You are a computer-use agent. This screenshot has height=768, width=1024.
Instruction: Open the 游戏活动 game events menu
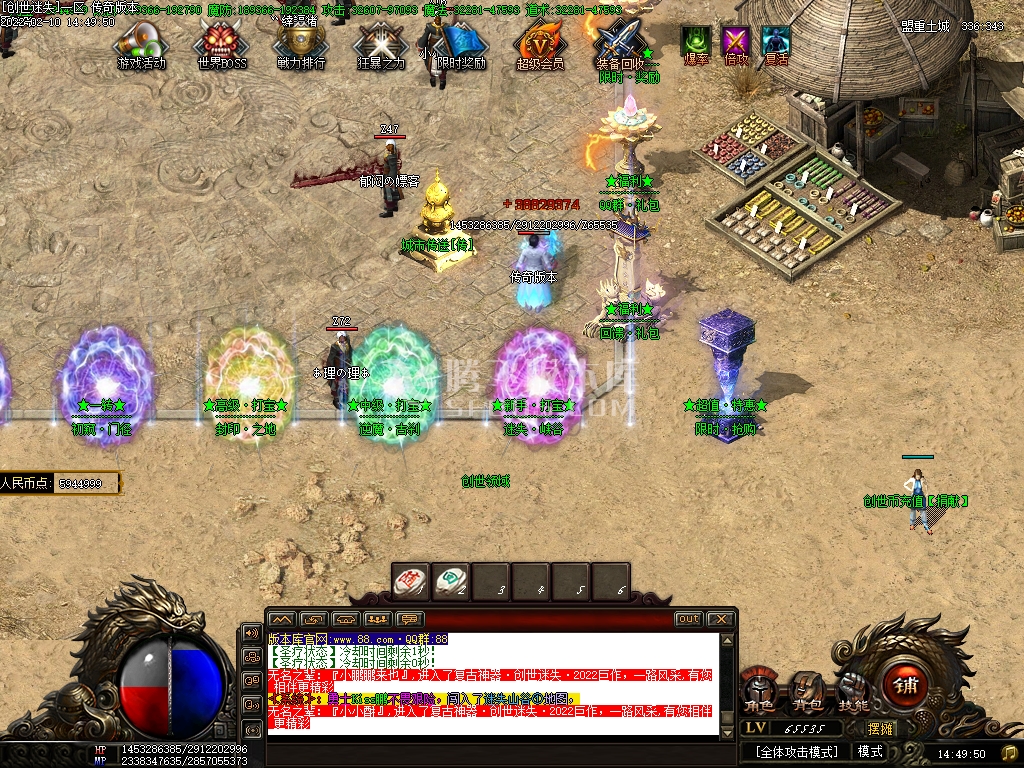tap(141, 43)
